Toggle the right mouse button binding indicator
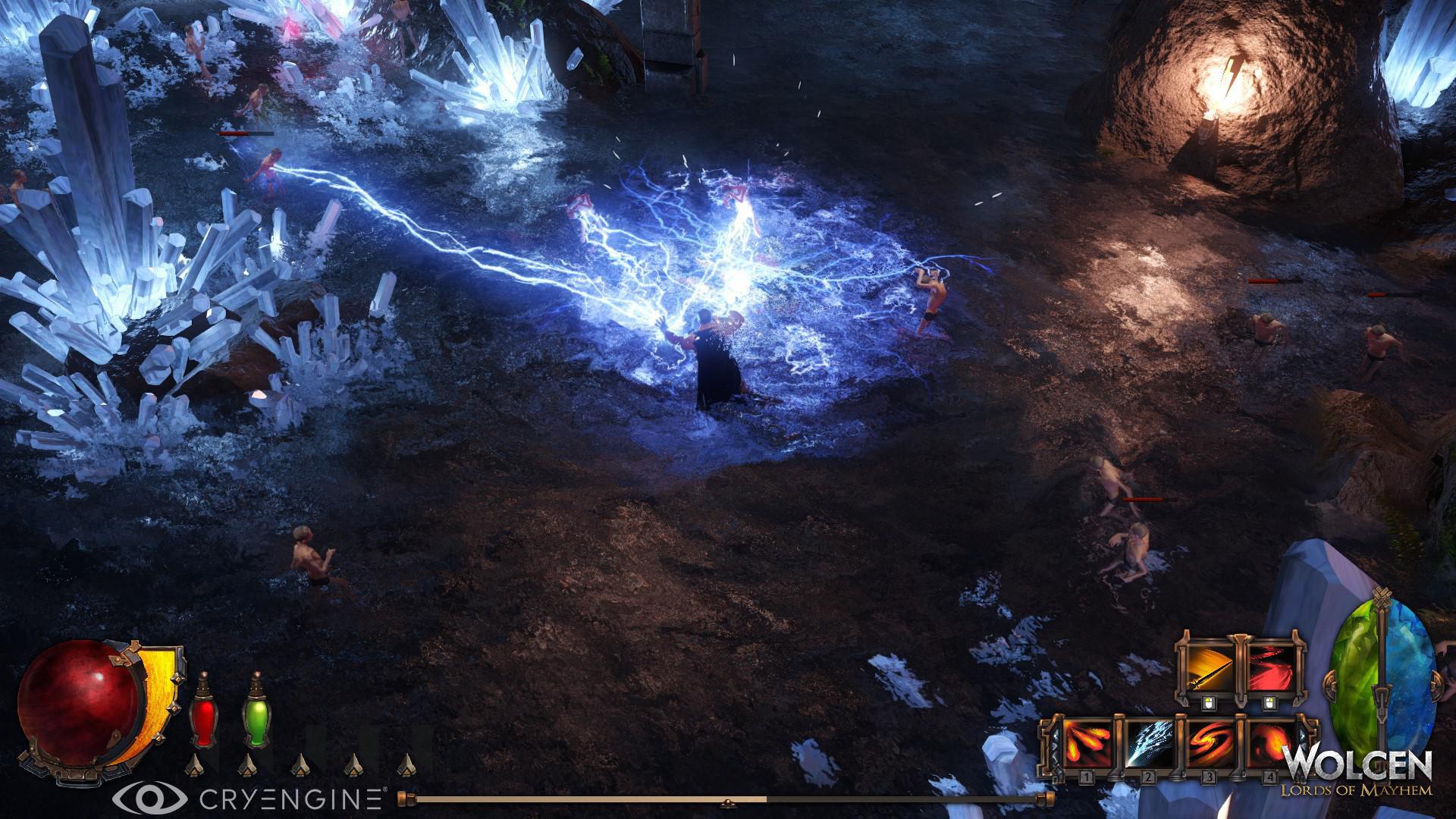 [1270, 702]
